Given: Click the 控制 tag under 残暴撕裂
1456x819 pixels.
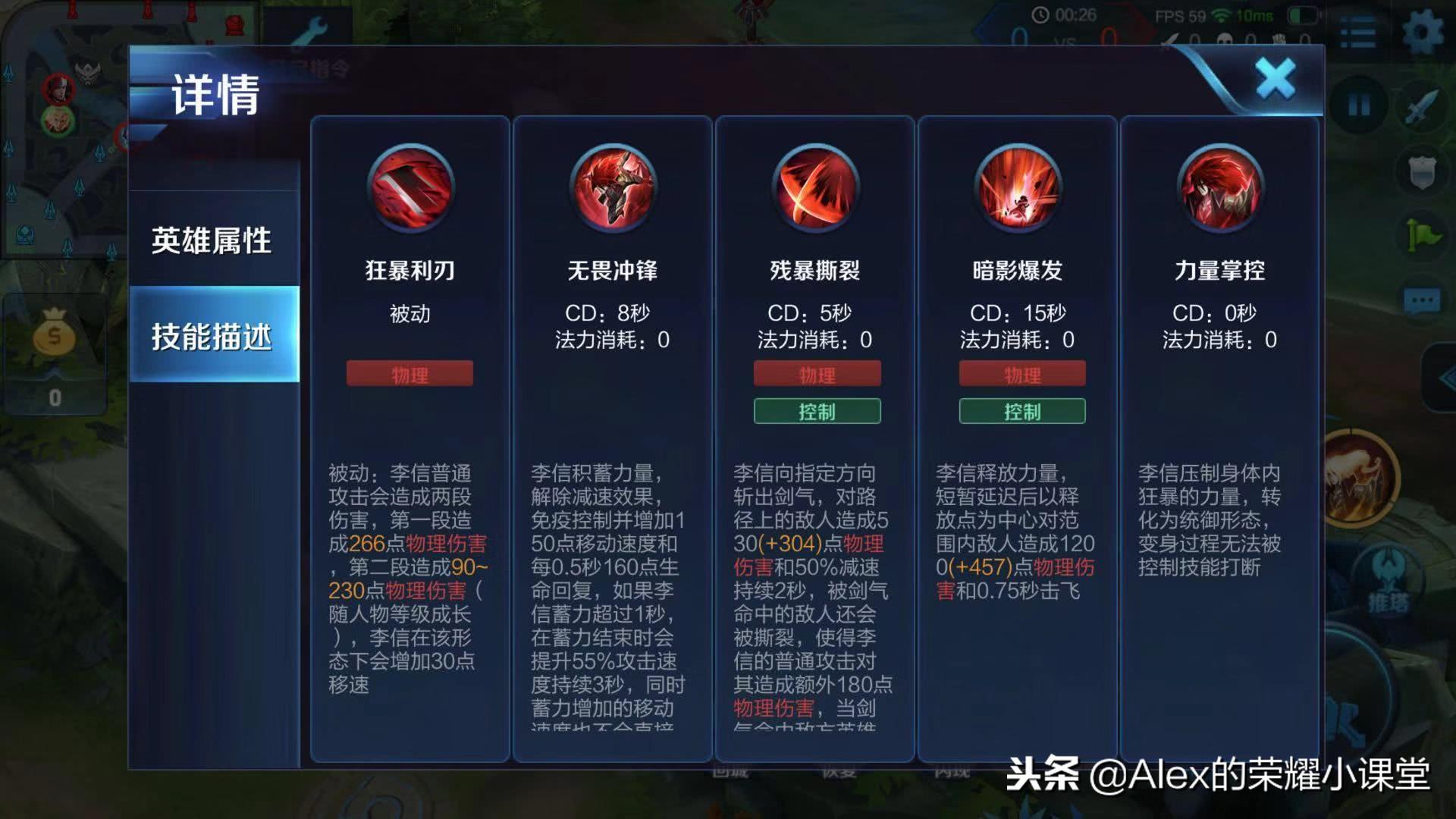Looking at the screenshot, I should click(815, 412).
